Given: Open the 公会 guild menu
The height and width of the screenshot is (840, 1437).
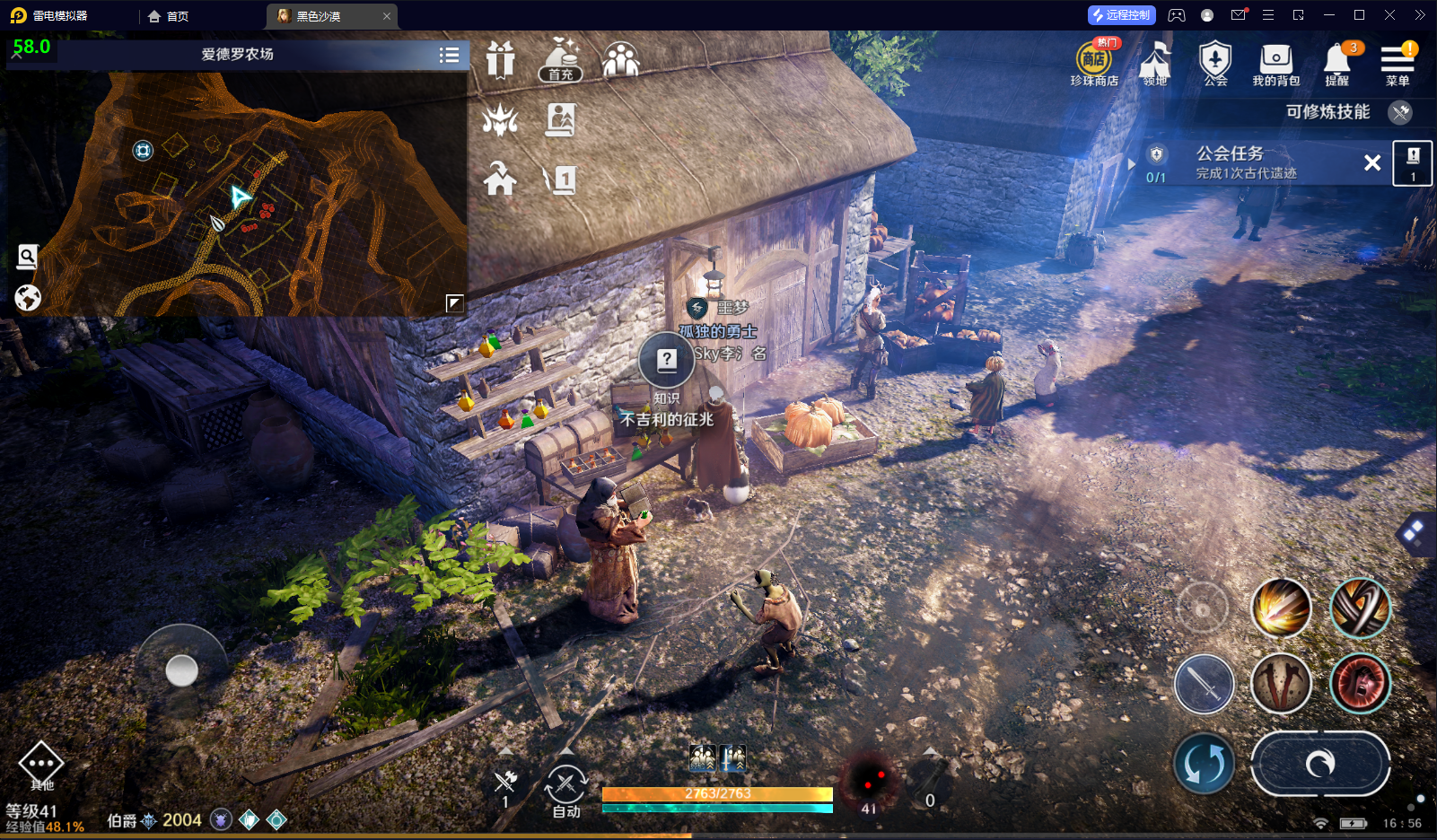Looking at the screenshot, I should 1215,63.
